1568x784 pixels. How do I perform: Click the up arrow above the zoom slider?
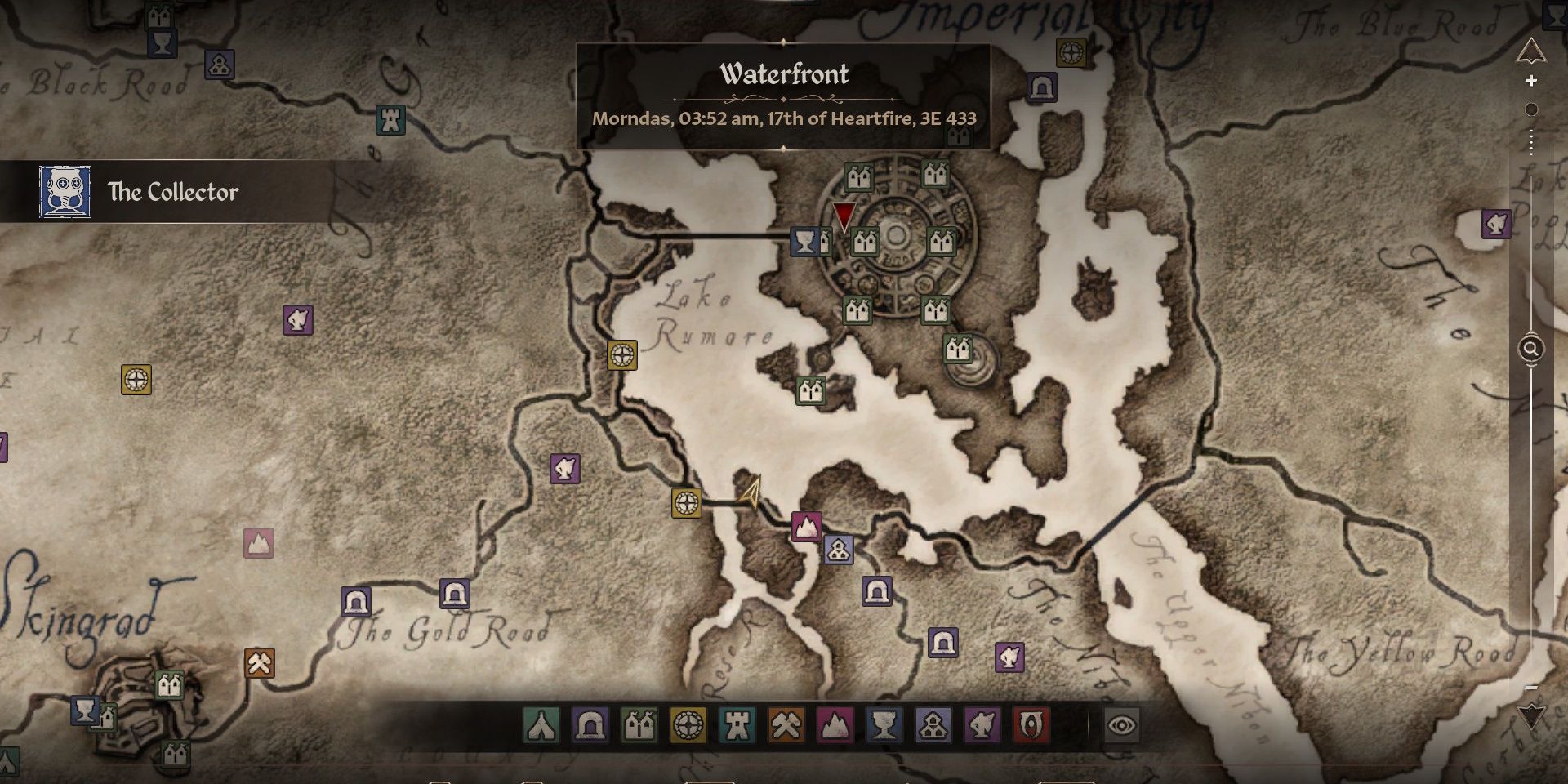click(x=1531, y=51)
